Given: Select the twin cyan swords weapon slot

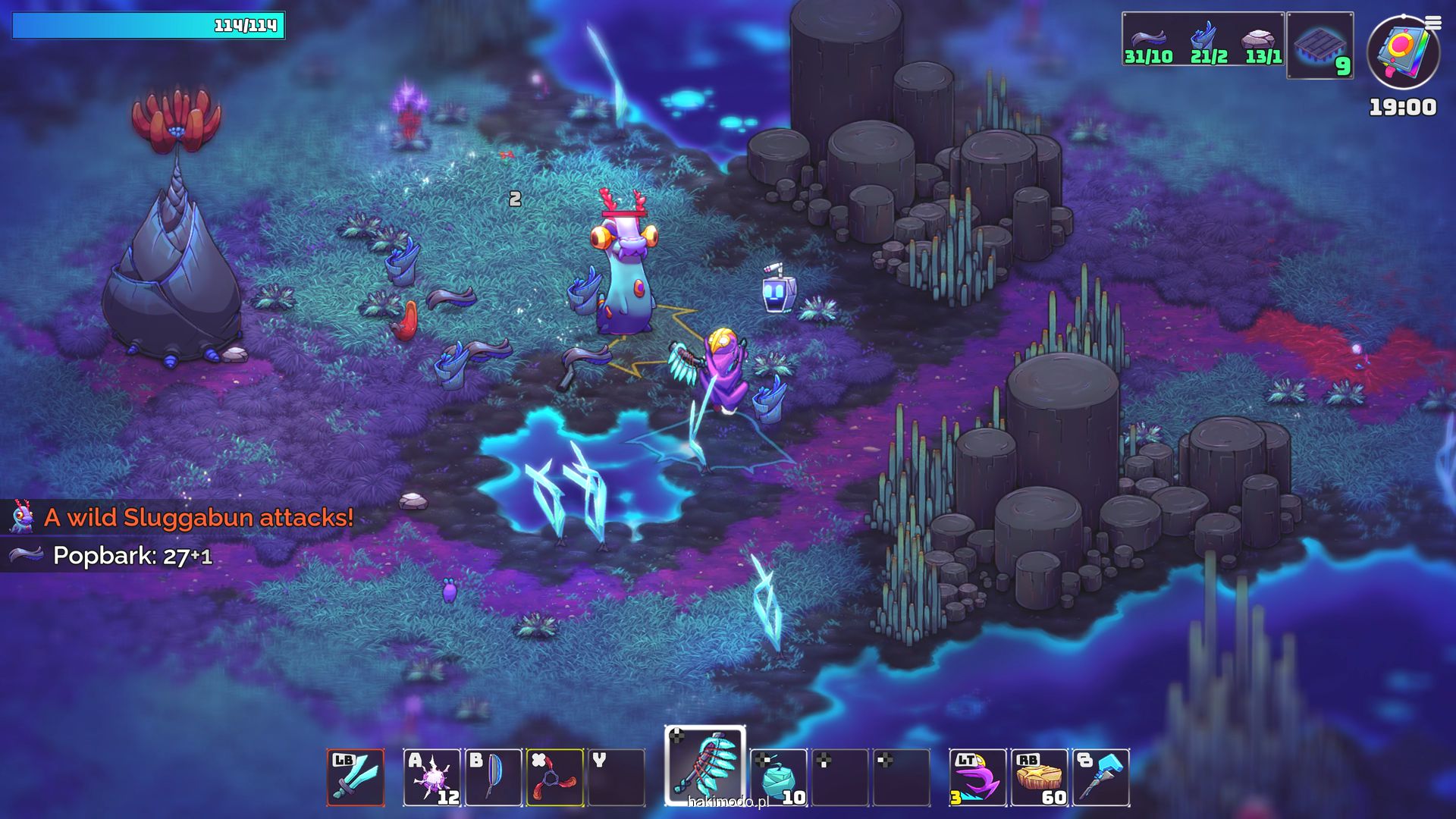Looking at the screenshot, I should pos(356,777).
